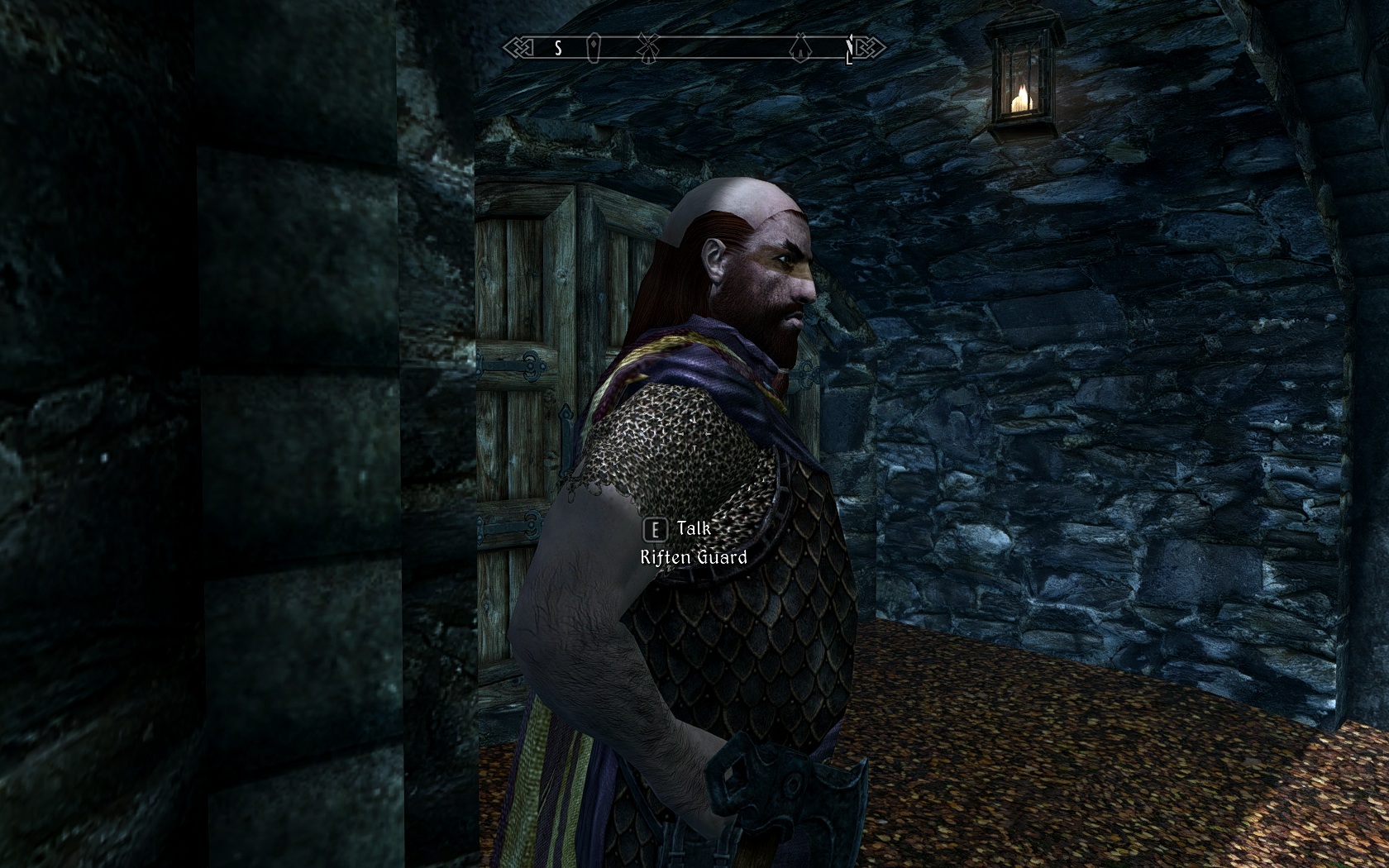Image resolution: width=1389 pixels, height=868 pixels.
Task: Click the right ornamental end of the compass bar
Action: pos(868,45)
